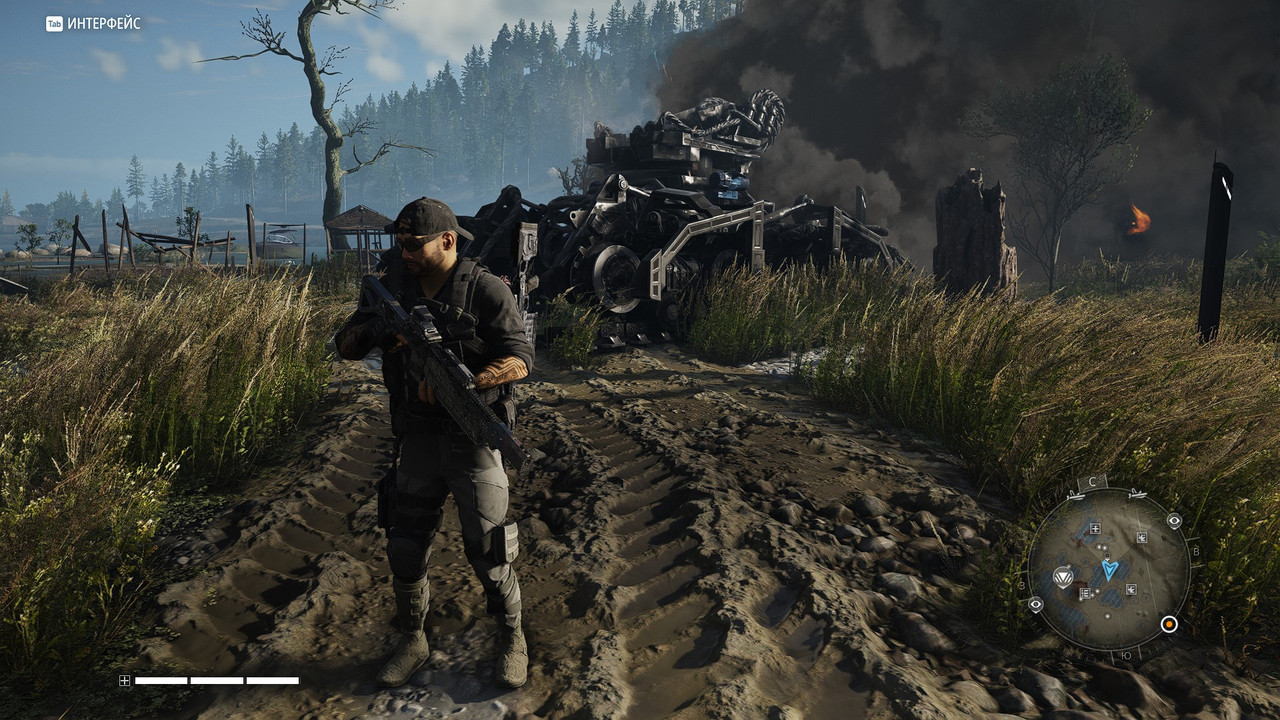Select the blue player arrow on the minimap
This screenshot has width=1280, height=720.
click(x=1110, y=569)
